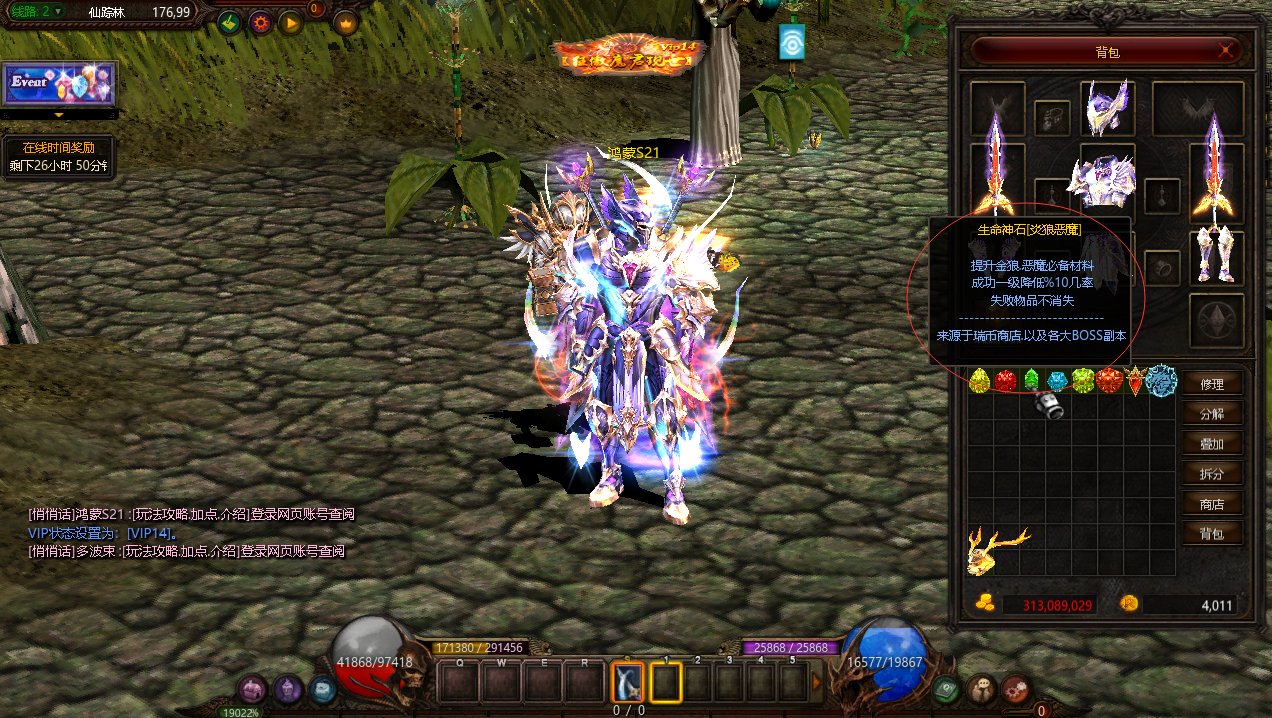Select the silver cylinder item in bag
The height and width of the screenshot is (718, 1272).
[1046, 403]
